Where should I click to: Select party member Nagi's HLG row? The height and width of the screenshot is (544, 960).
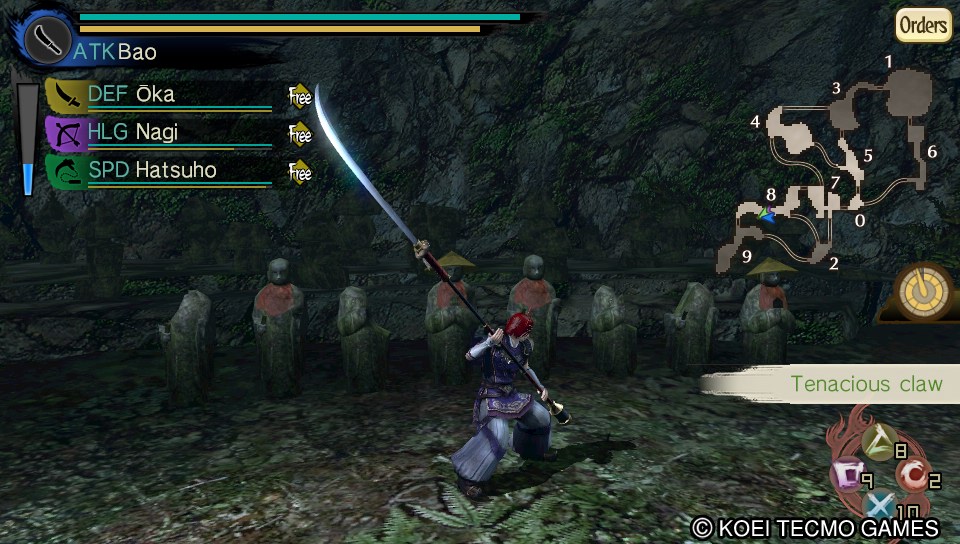[160, 133]
